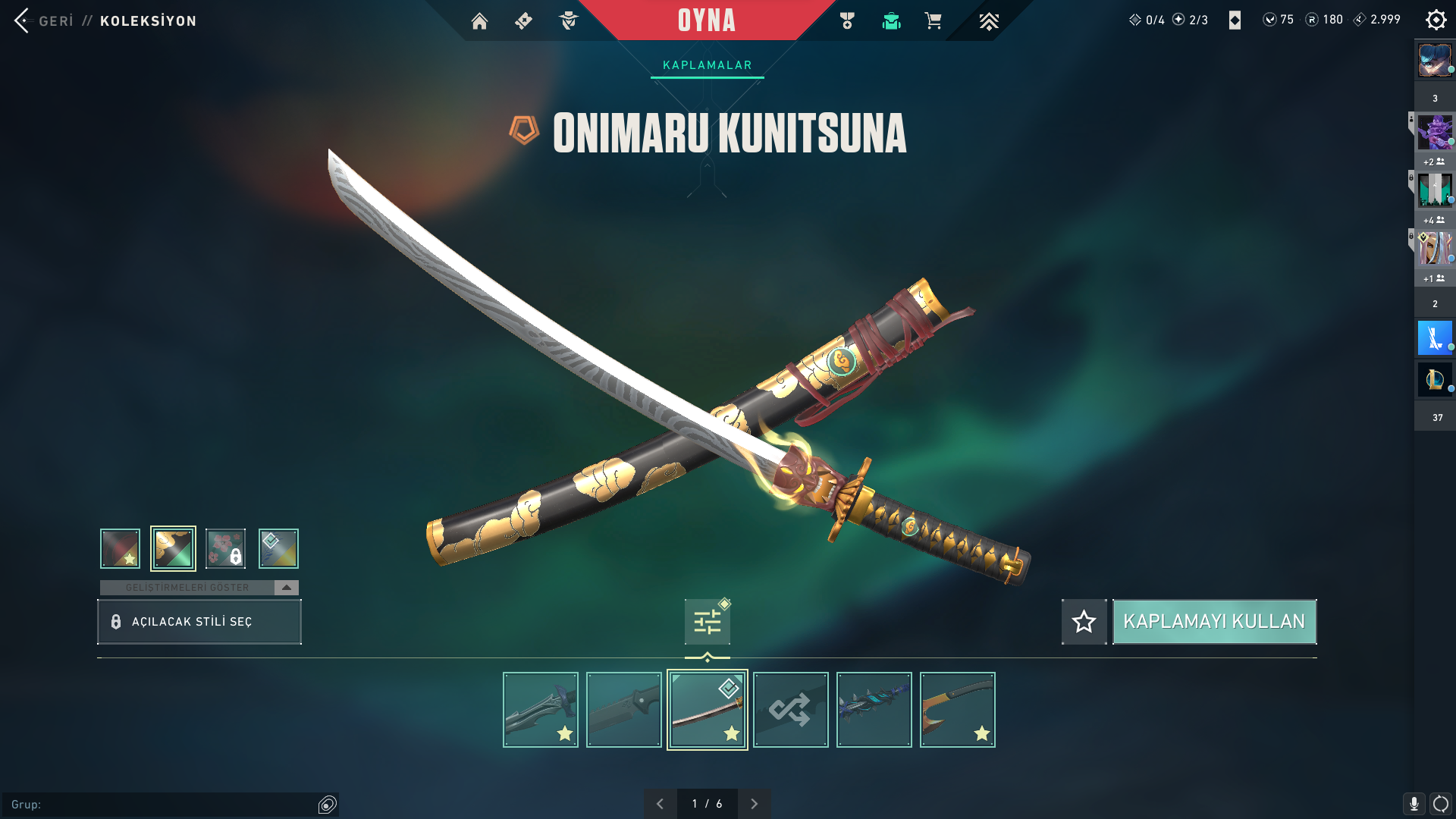Image resolution: width=1456 pixels, height=819 pixels.
Task: Click the red OYNA play button
Action: click(x=706, y=20)
